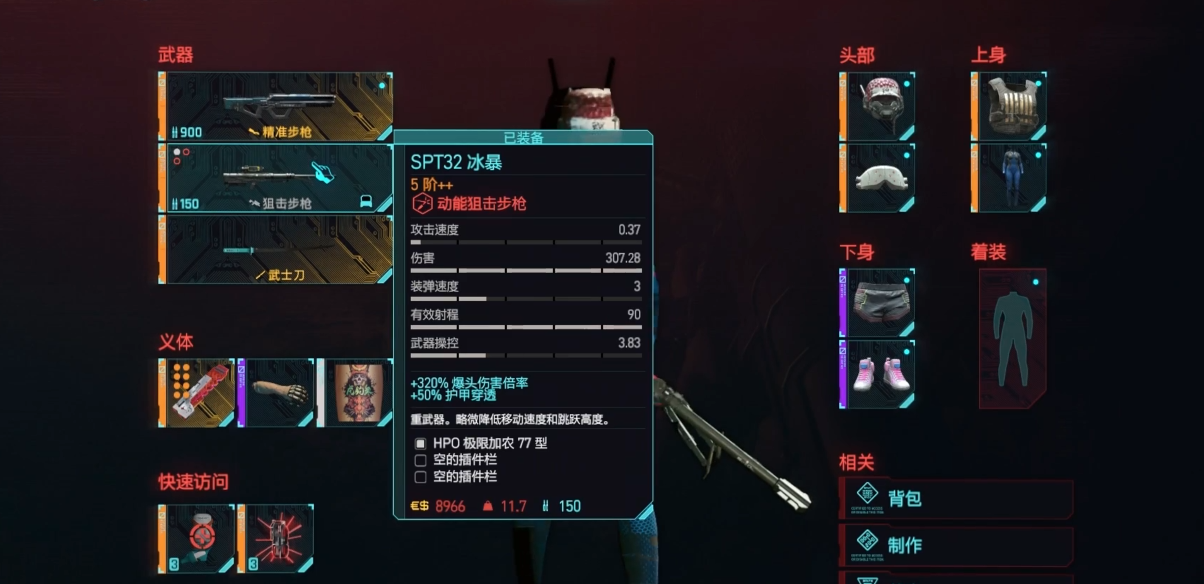The height and width of the screenshot is (584, 1204).
Task: Pick the pink sneakers slot
Action: [878, 374]
